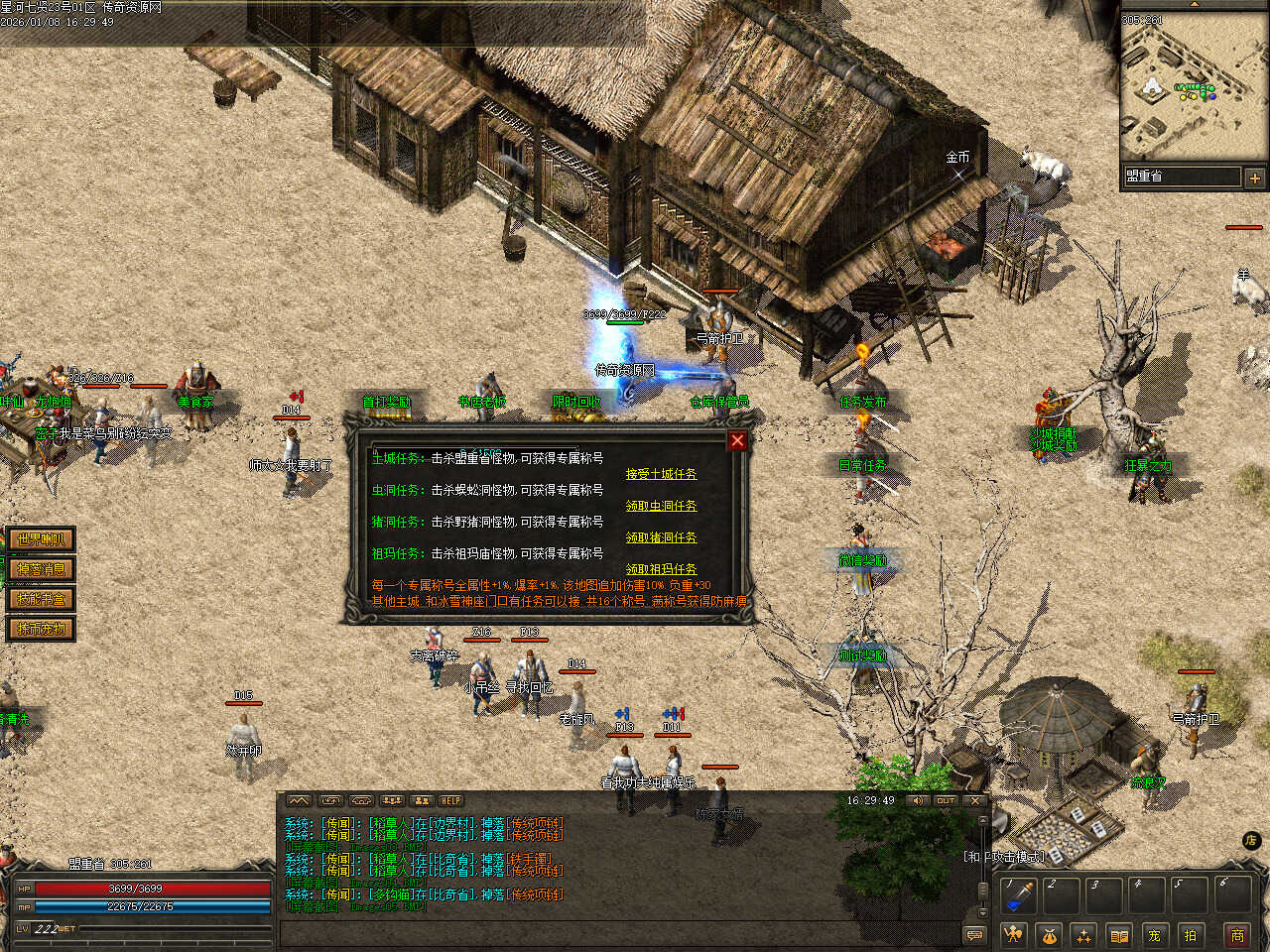
Task: Click the HELP button above chat
Action: click(x=451, y=800)
